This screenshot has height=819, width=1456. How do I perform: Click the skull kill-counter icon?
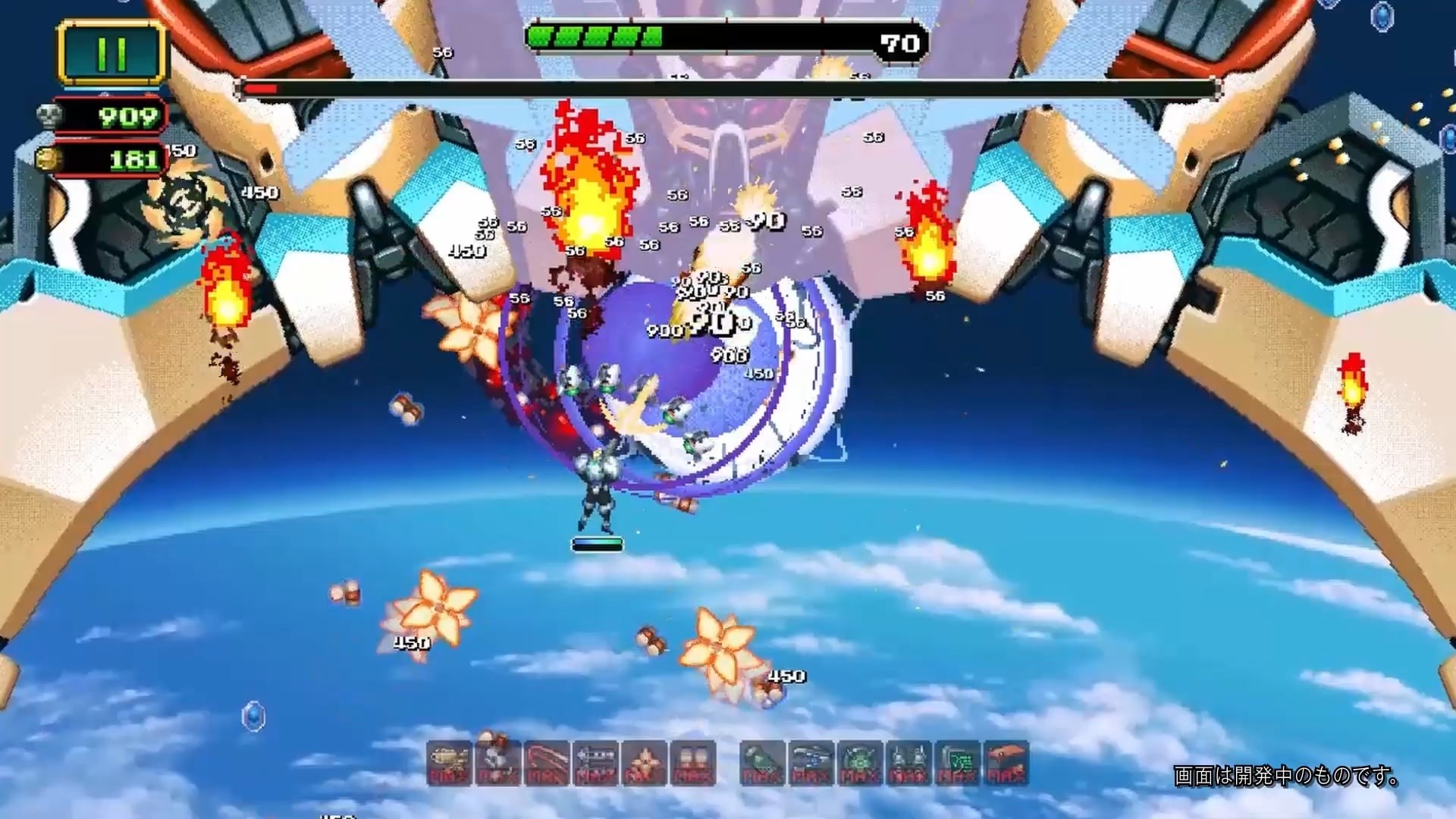[49, 116]
